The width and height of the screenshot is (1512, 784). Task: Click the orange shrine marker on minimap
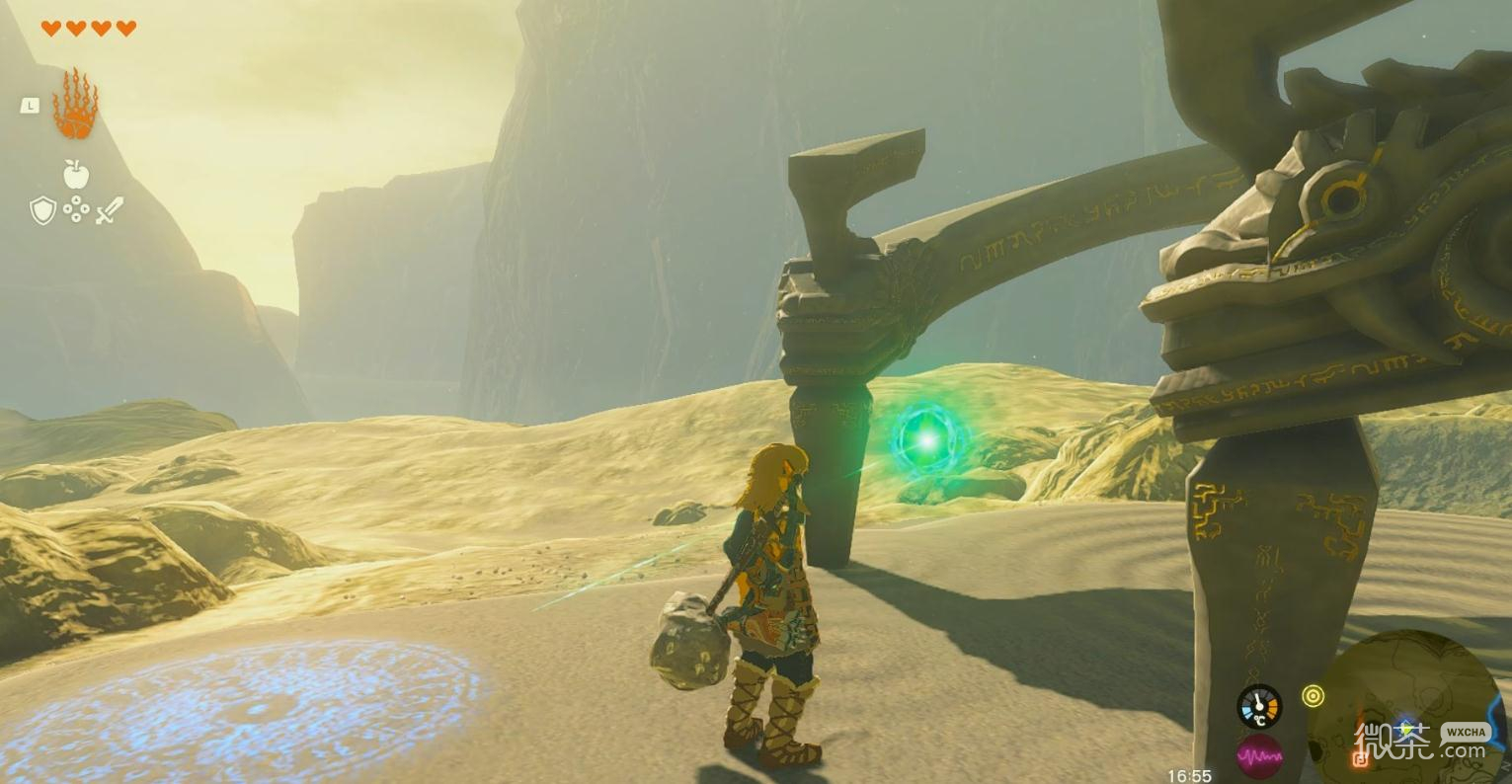[1360, 758]
